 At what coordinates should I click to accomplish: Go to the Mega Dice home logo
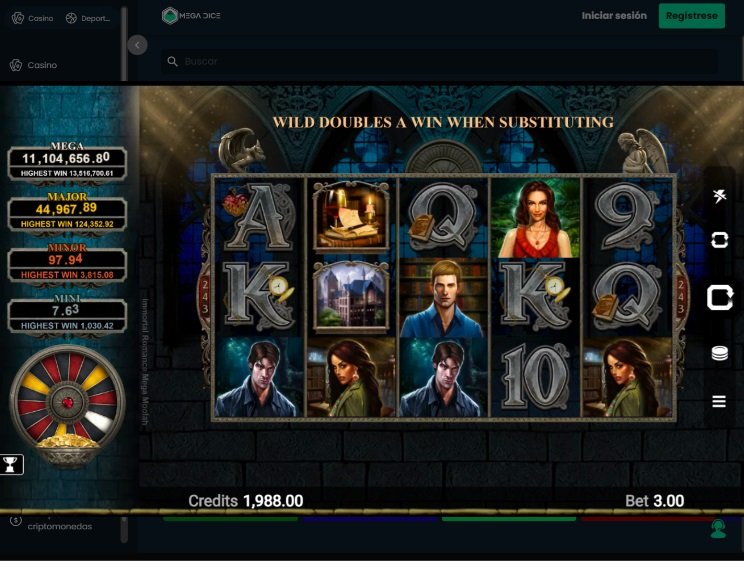tap(191, 16)
